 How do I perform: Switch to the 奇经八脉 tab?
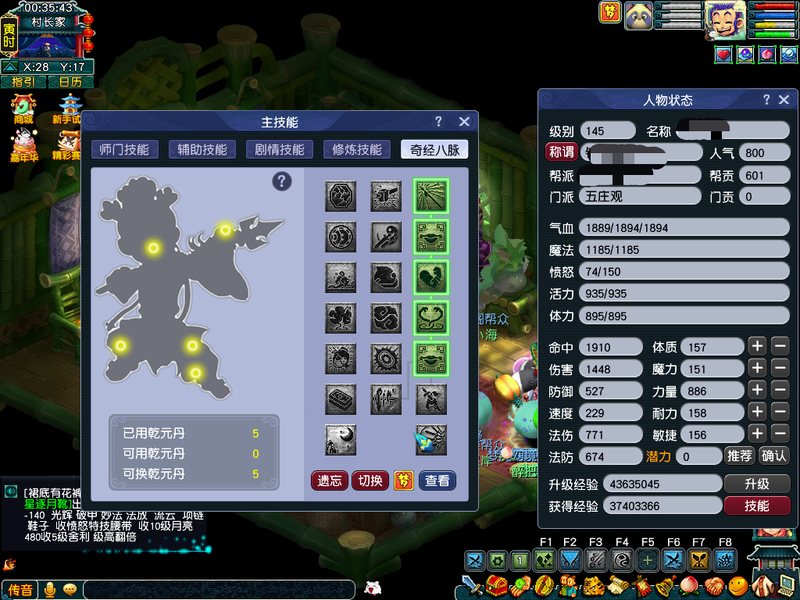[x=434, y=150]
